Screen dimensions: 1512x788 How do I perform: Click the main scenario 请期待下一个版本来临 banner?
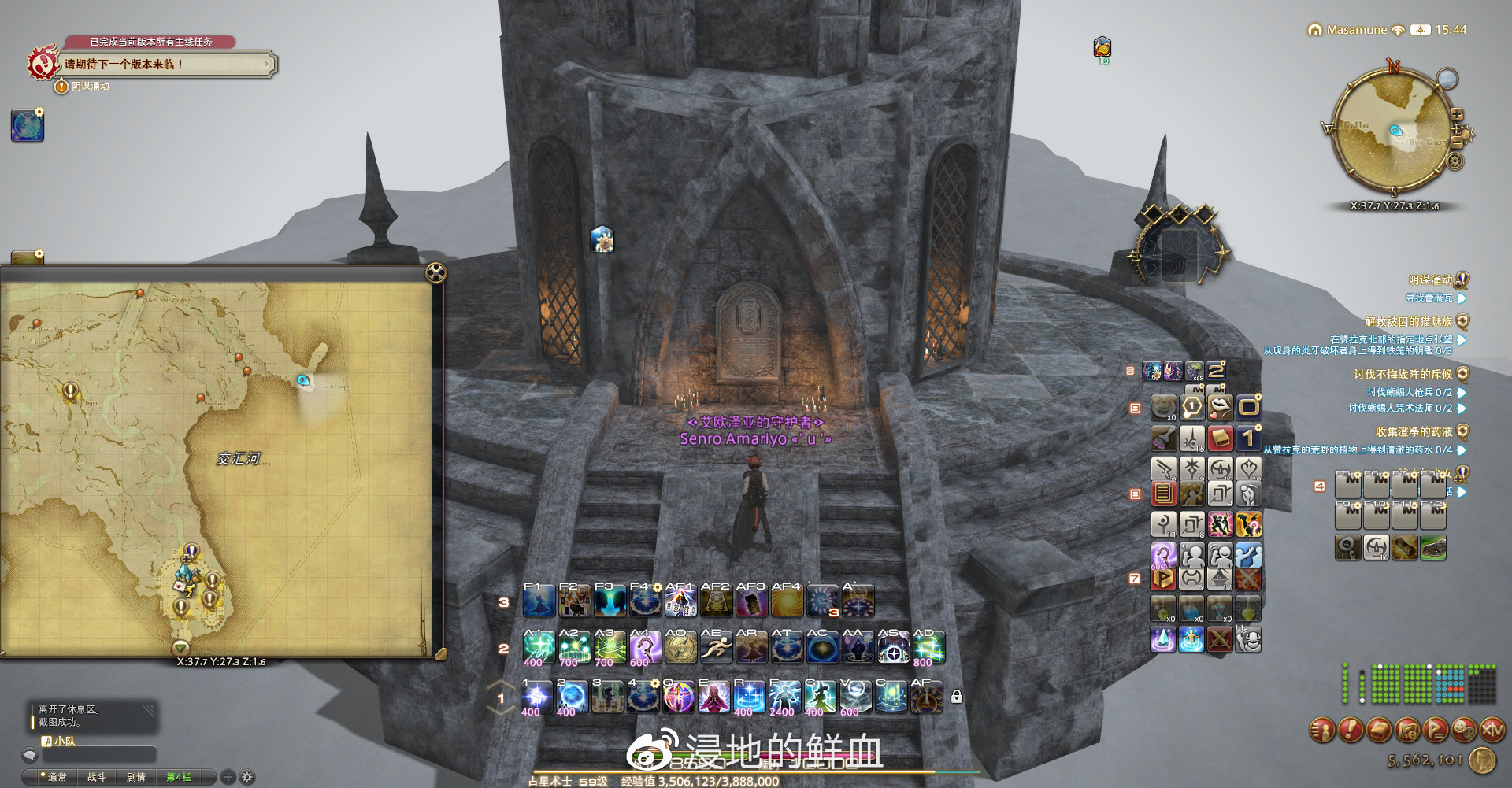tap(167, 65)
